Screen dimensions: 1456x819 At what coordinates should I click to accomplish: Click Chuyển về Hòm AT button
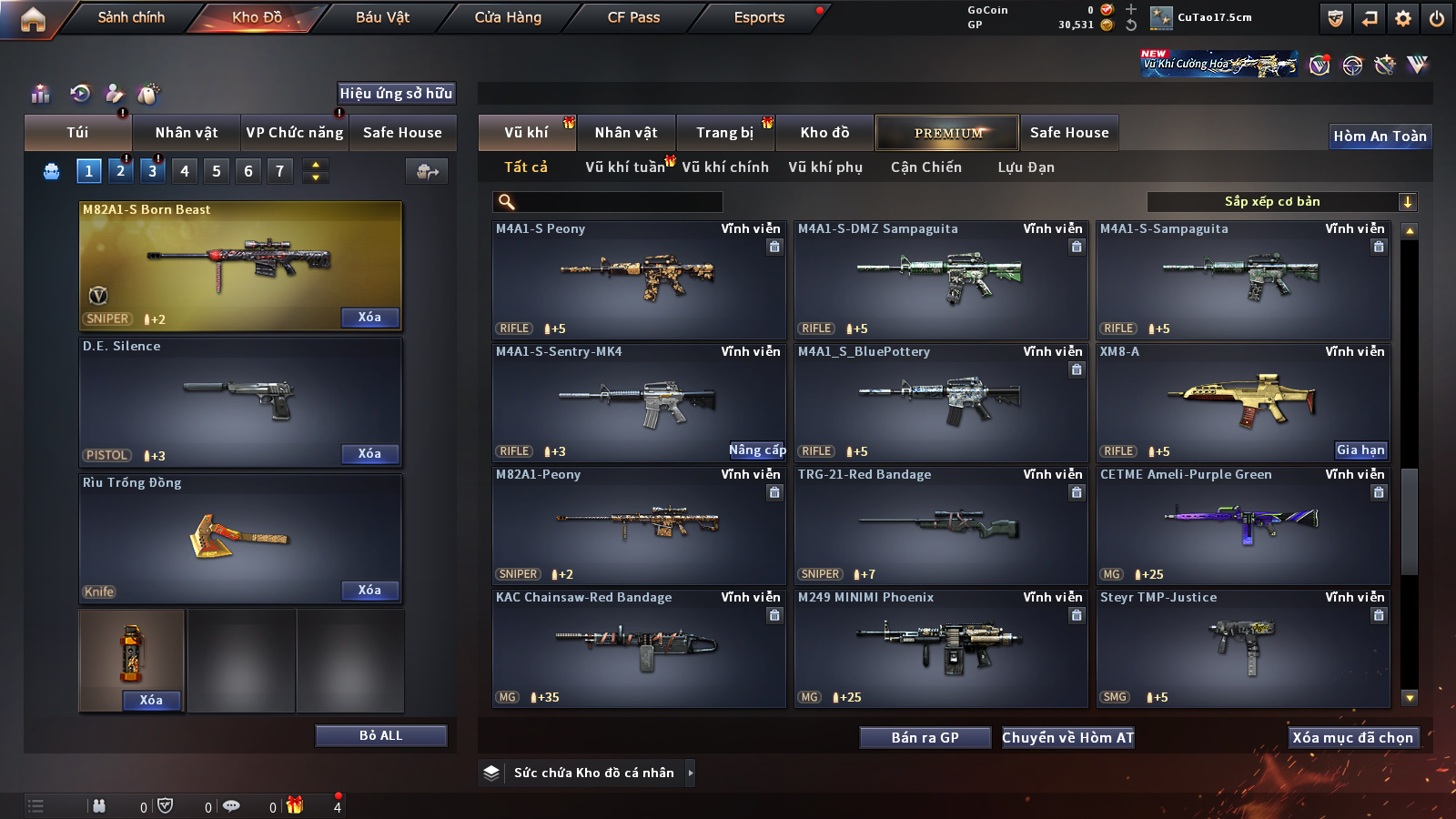[x=1067, y=738]
